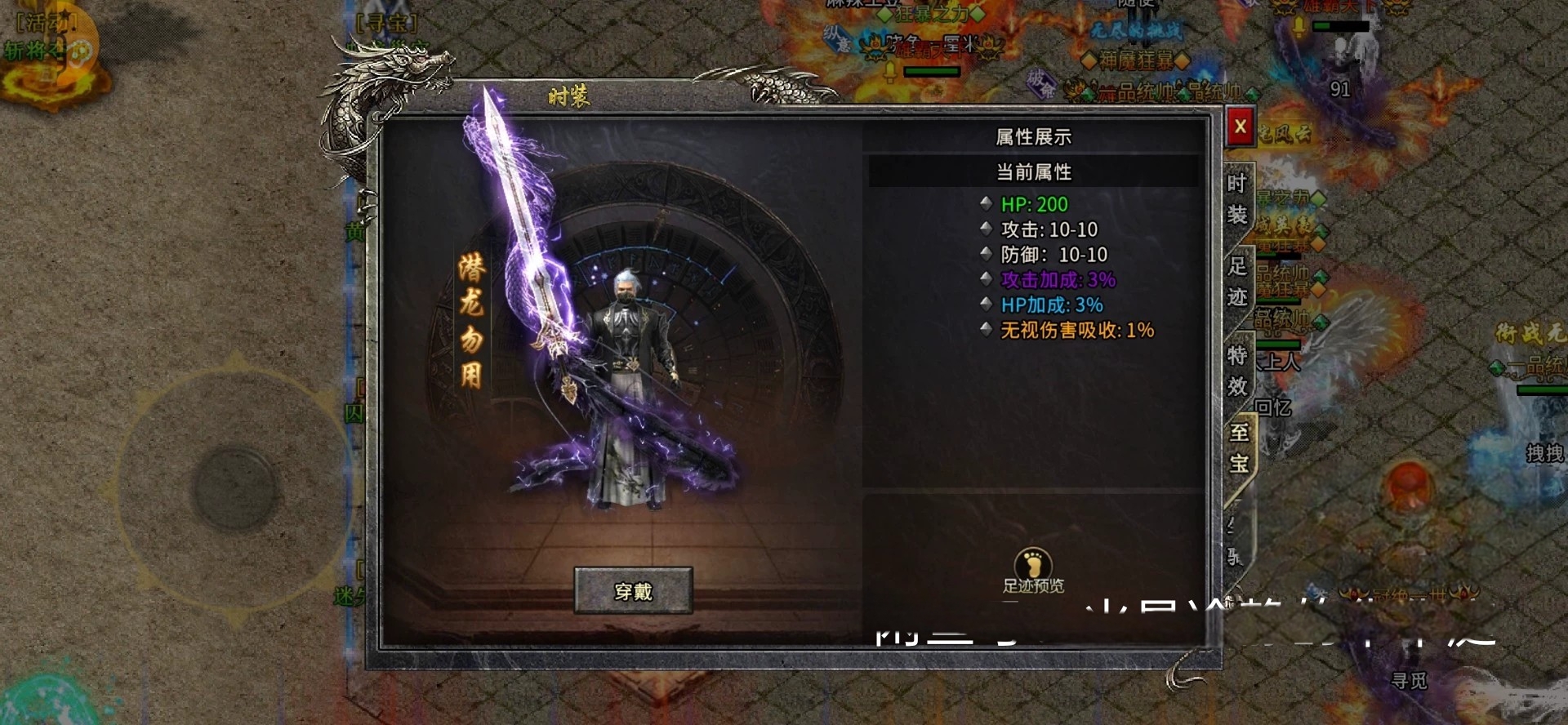
Task: Switch to the 时装 side tab
Action: 1237,199
